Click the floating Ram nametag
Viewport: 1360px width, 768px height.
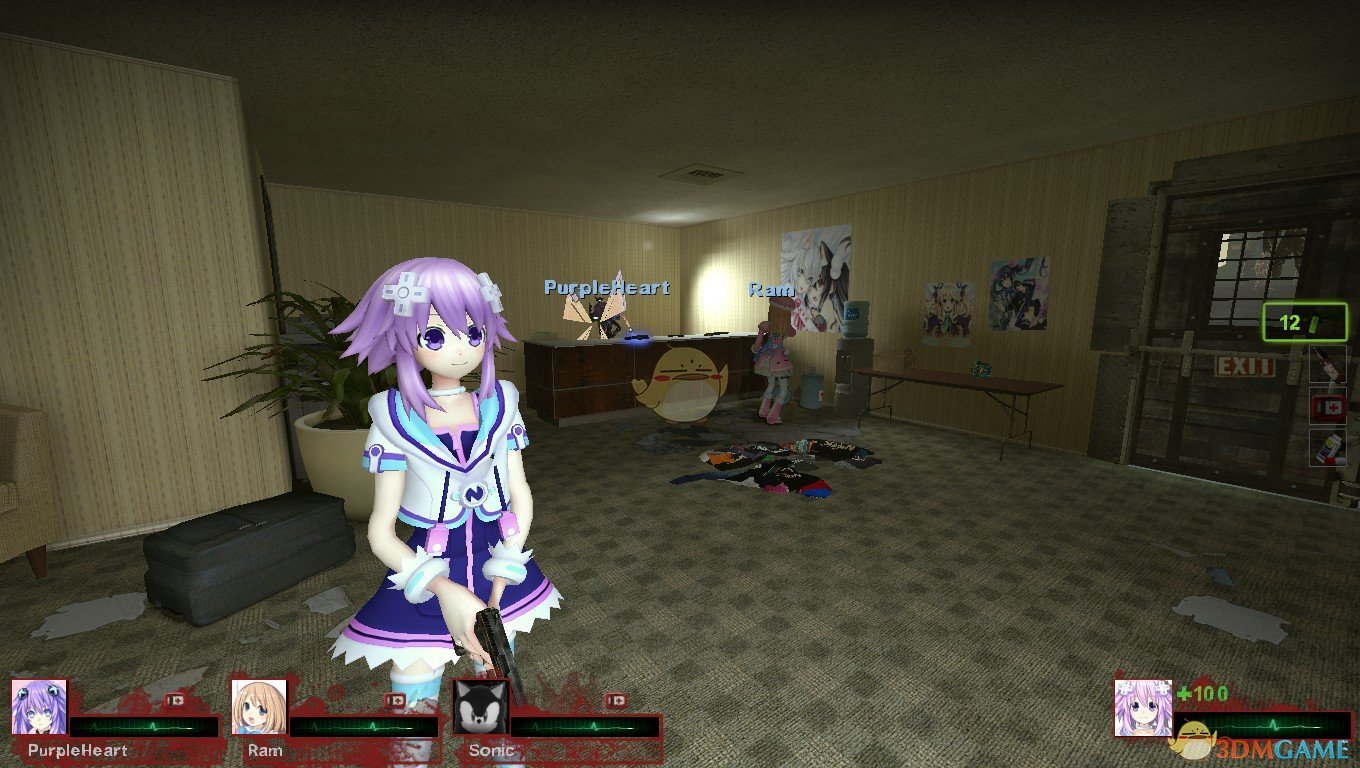(x=770, y=290)
